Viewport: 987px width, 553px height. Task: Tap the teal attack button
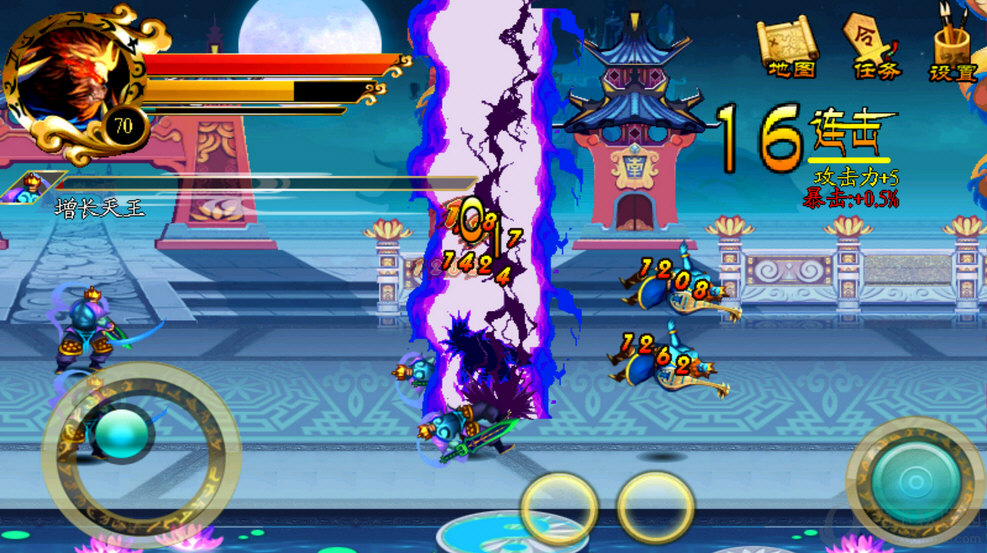[x=914, y=483]
